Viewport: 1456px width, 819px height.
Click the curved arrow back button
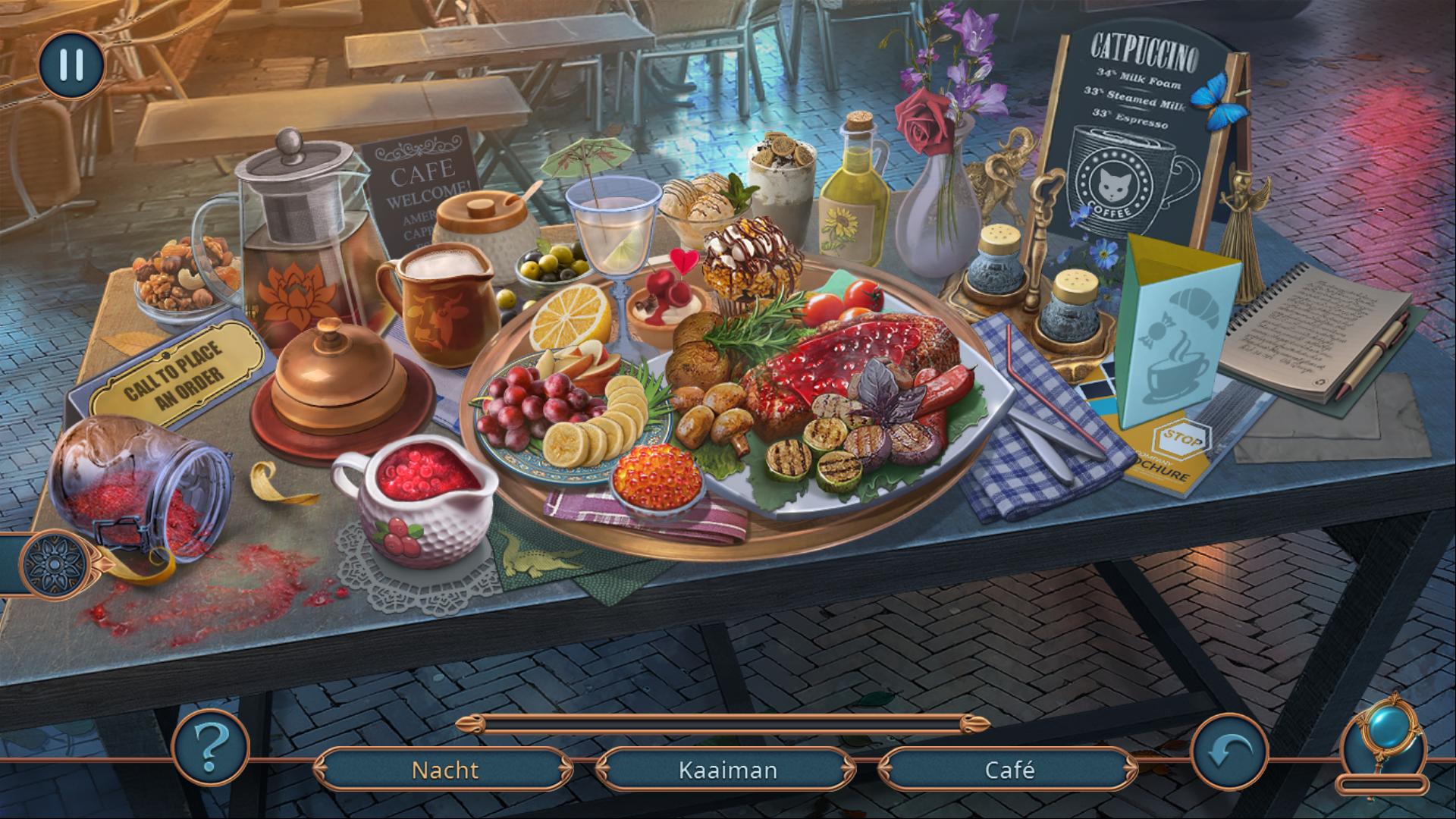(x=1228, y=752)
